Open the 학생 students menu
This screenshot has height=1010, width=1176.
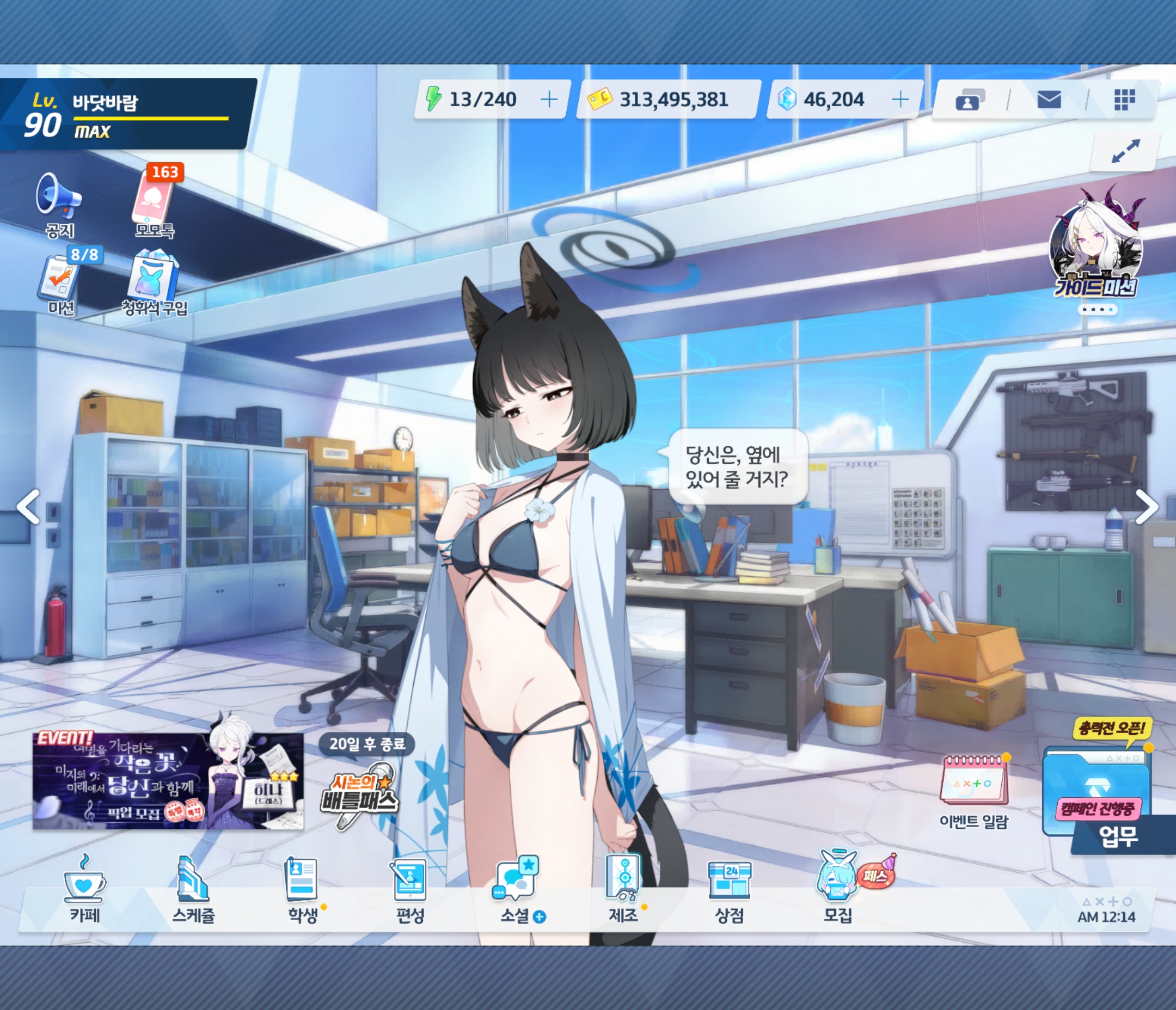[x=302, y=888]
